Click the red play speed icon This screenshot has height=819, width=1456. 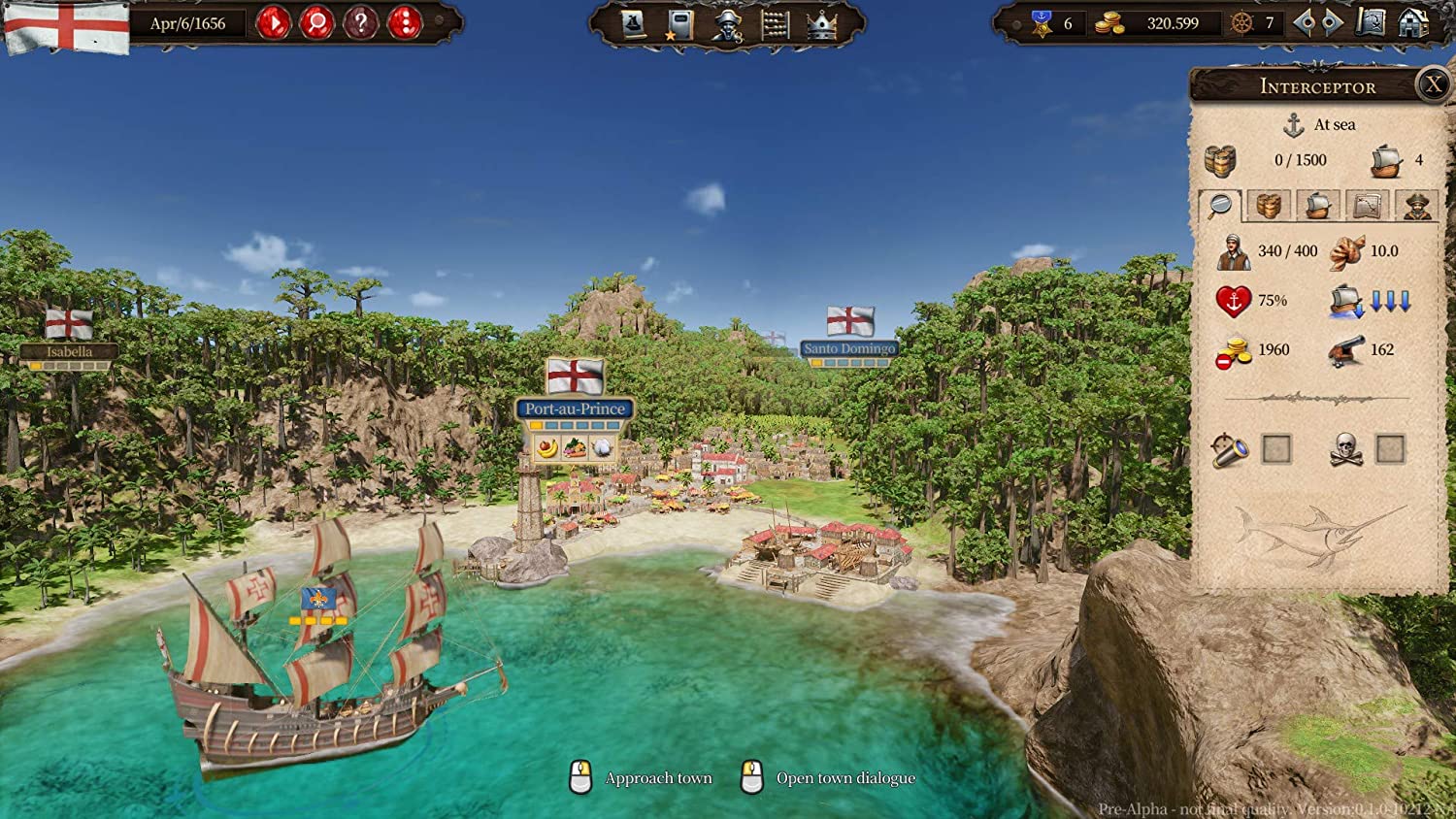click(273, 21)
